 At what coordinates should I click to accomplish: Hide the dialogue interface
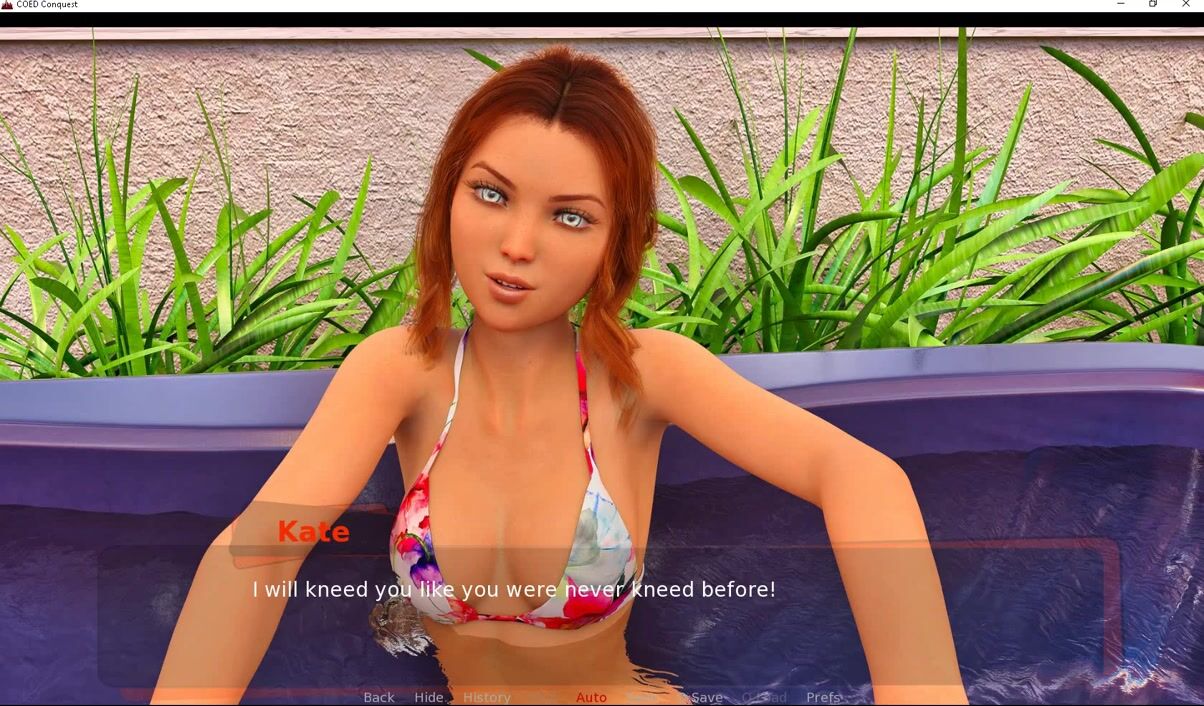[428, 697]
